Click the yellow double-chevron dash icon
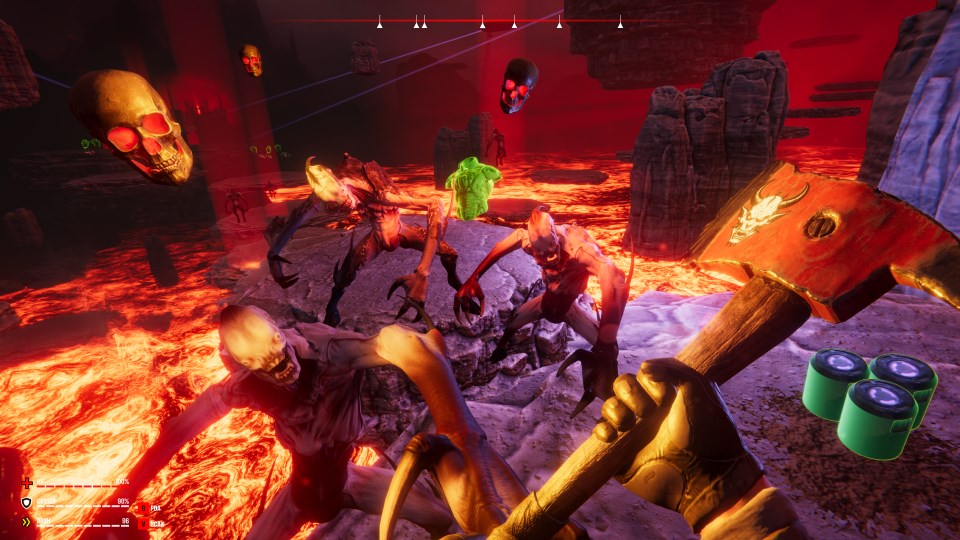Screen dimensions: 960x540 (x=27, y=521)
